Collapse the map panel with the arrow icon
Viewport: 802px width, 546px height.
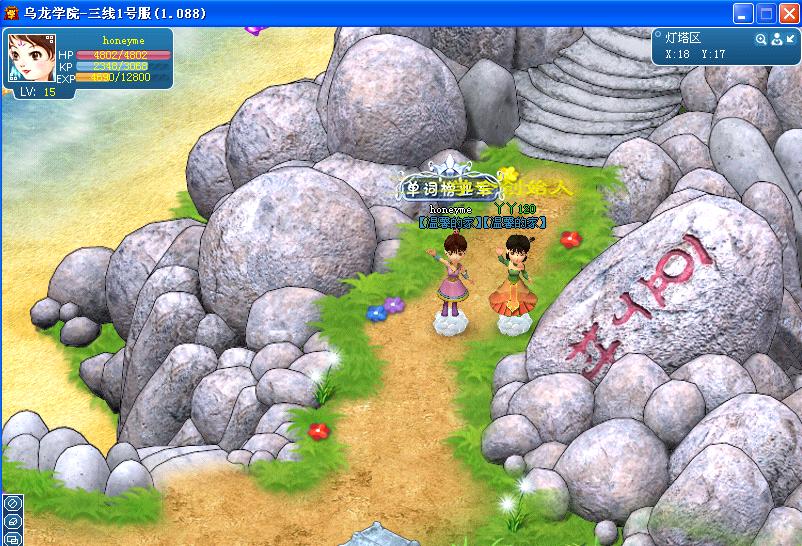(x=789, y=39)
